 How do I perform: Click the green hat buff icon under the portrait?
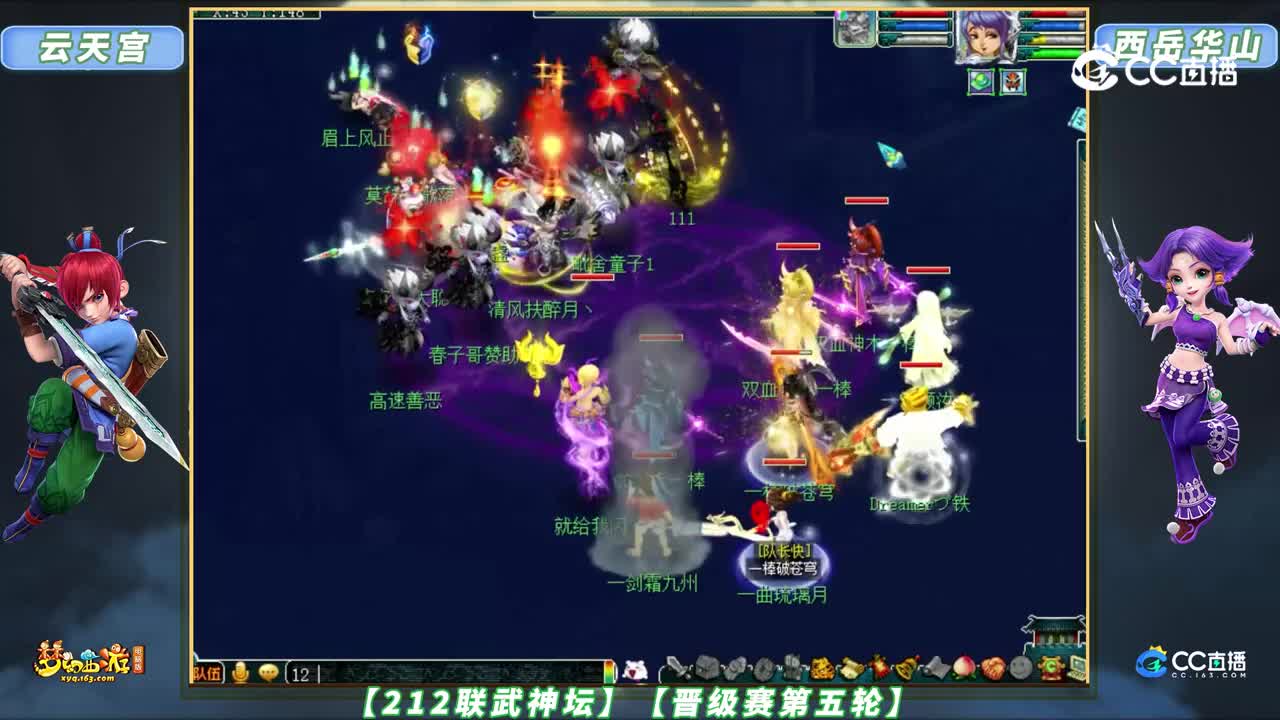pyautogui.click(x=979, y=81)
